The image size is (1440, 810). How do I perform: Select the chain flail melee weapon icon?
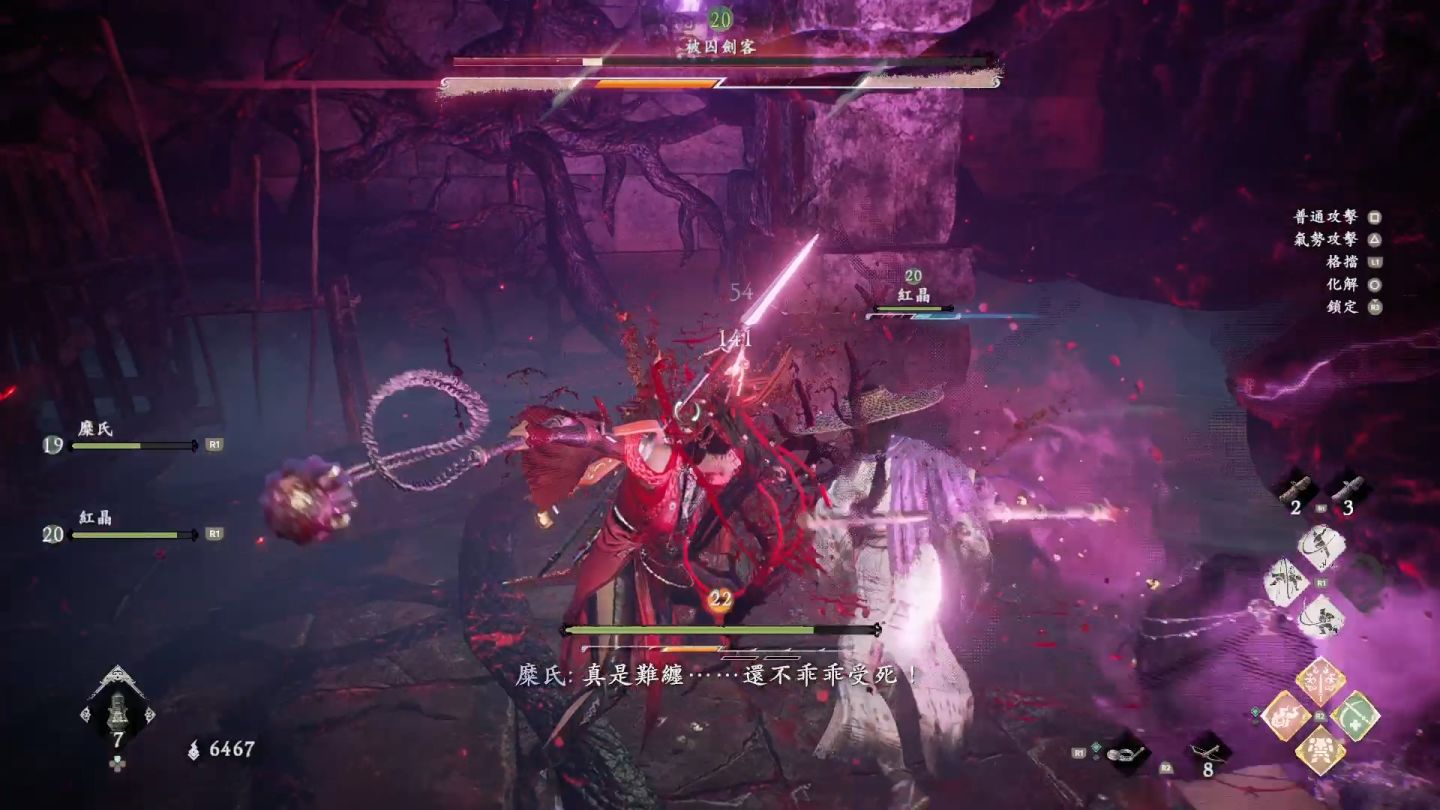[x=1127, y=751]
